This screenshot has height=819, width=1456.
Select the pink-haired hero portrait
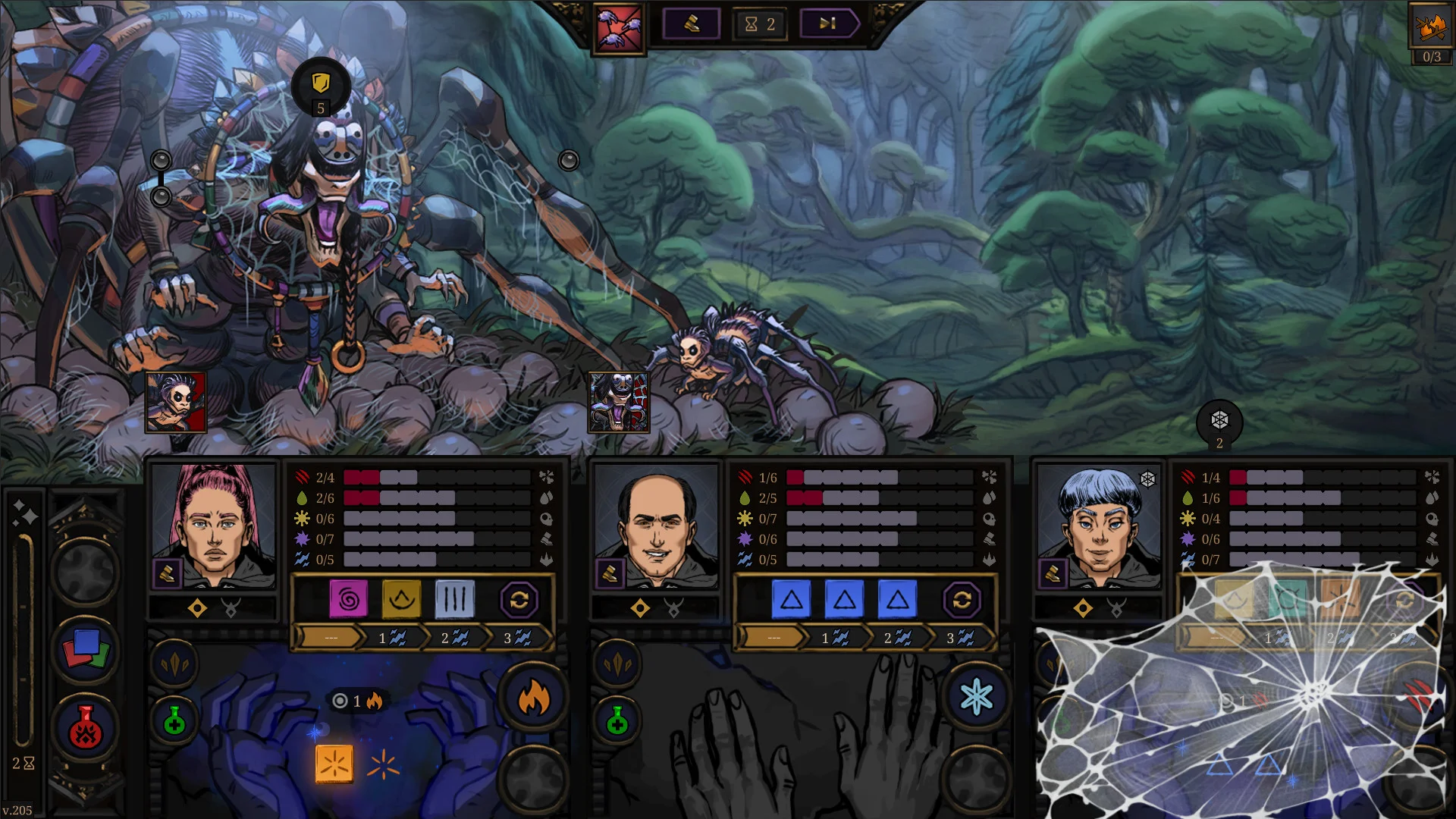(213, 526)
